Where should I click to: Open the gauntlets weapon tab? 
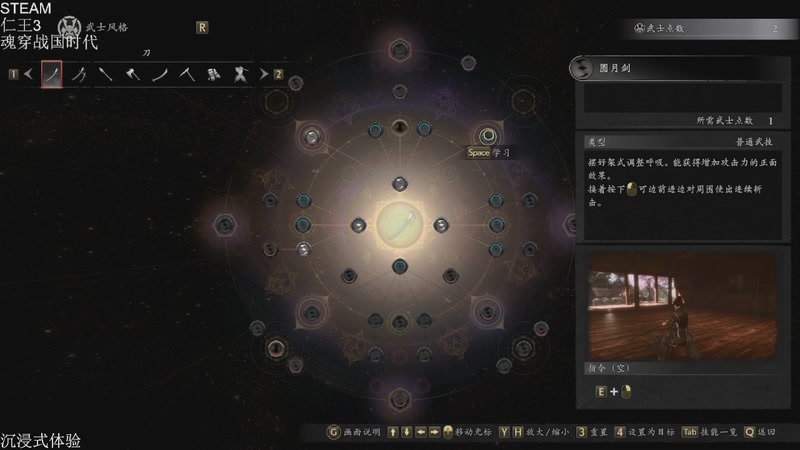point(213,74)
